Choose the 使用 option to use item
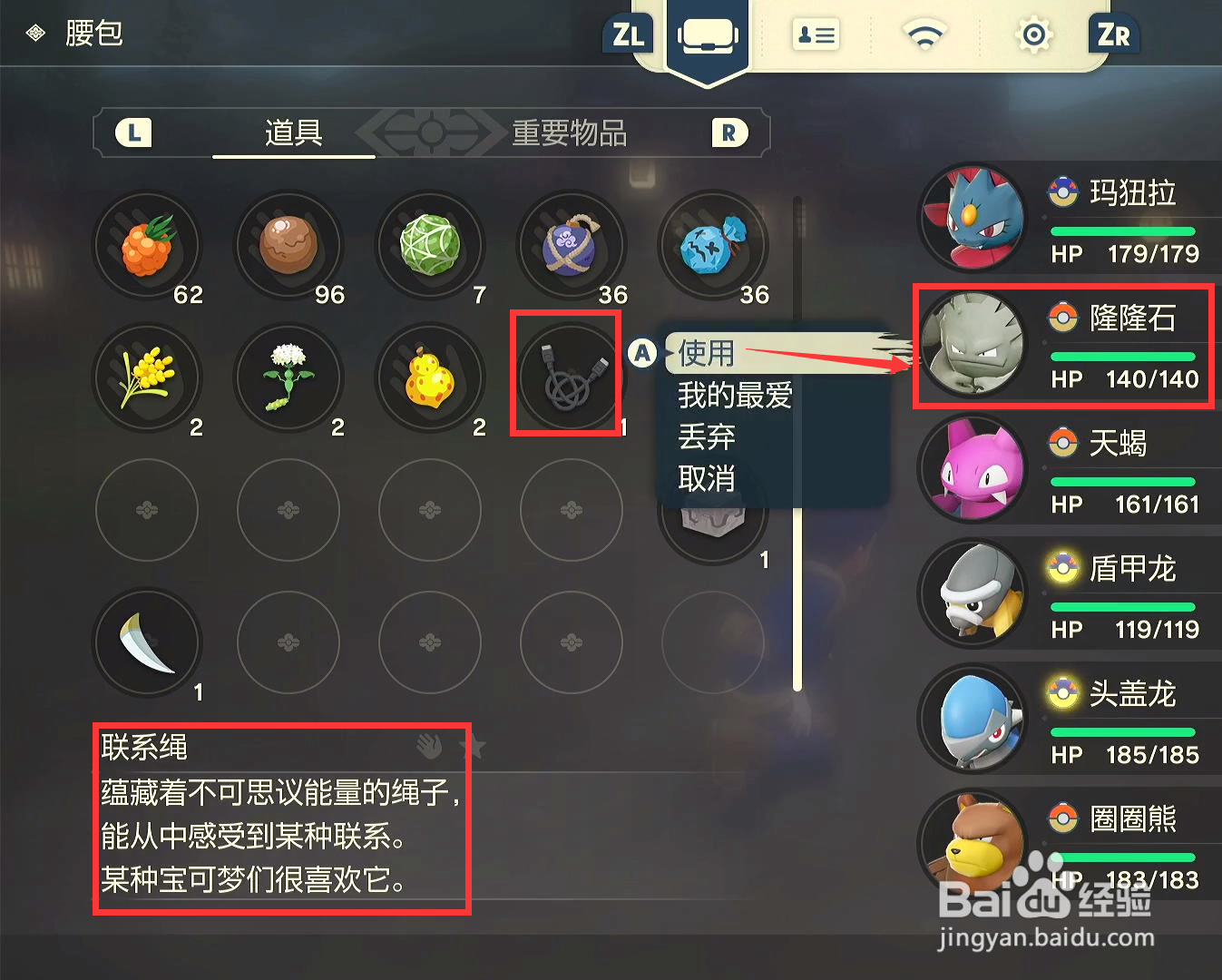The width and height of the screenshot is (1222, 980). pos(707,354)
